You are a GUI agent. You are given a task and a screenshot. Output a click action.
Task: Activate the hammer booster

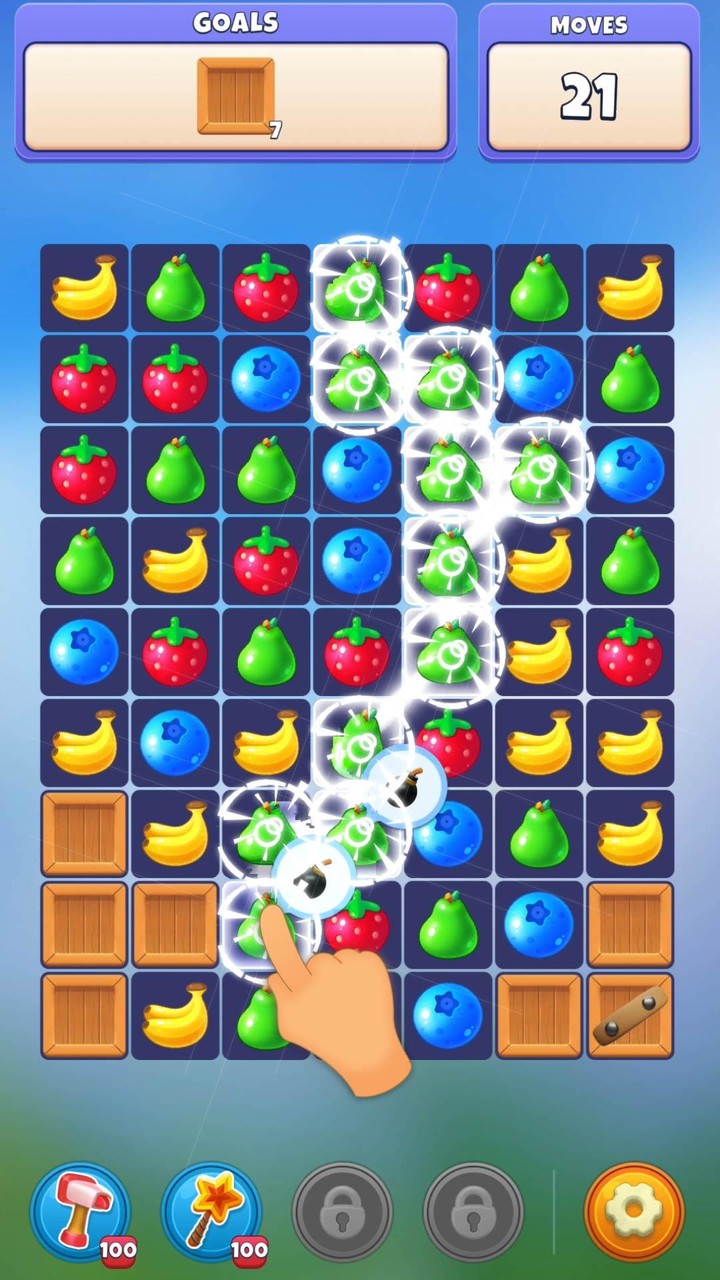(81, 1211)
